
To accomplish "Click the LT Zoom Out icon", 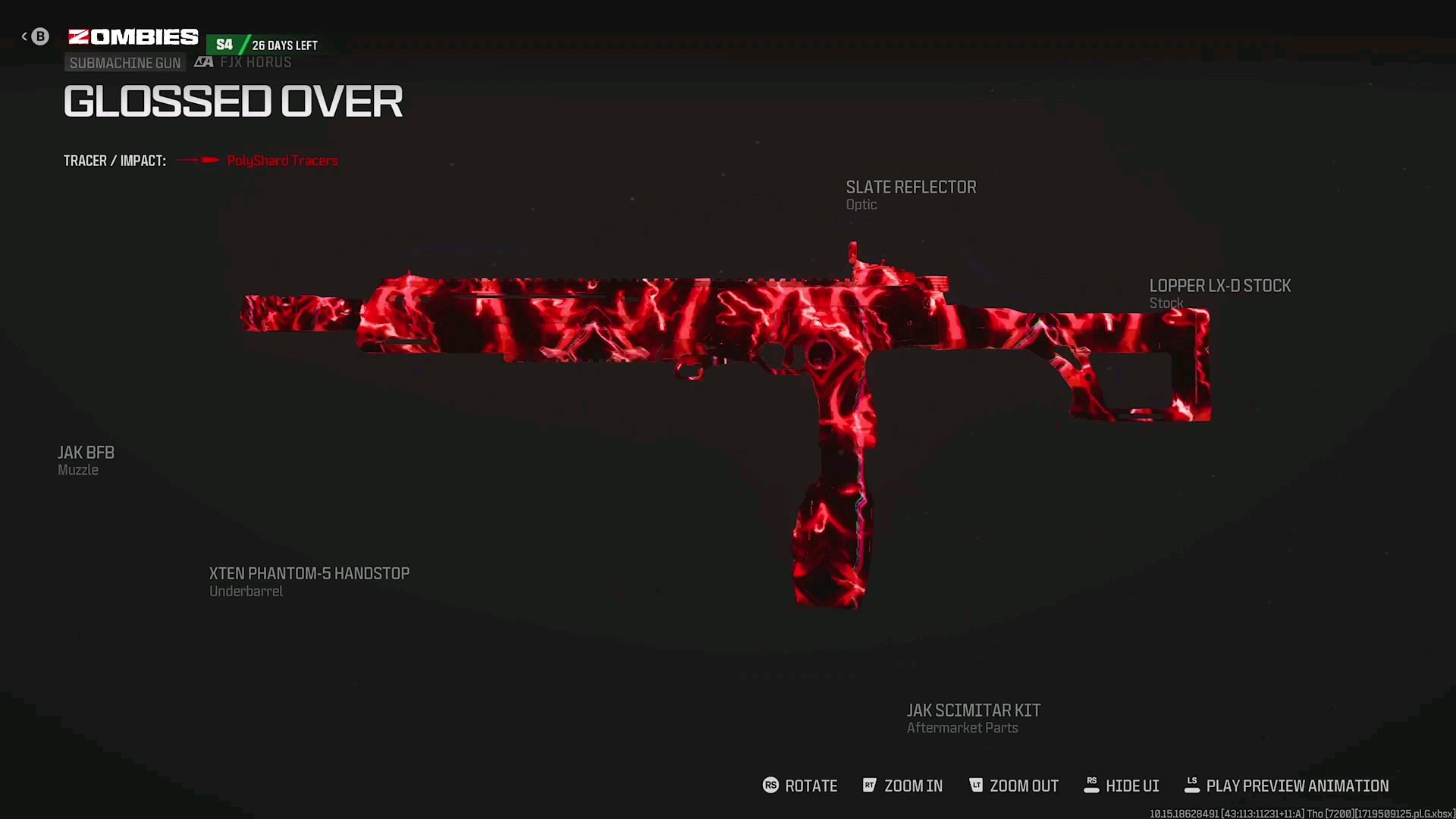I will click(x=976, y=786).
